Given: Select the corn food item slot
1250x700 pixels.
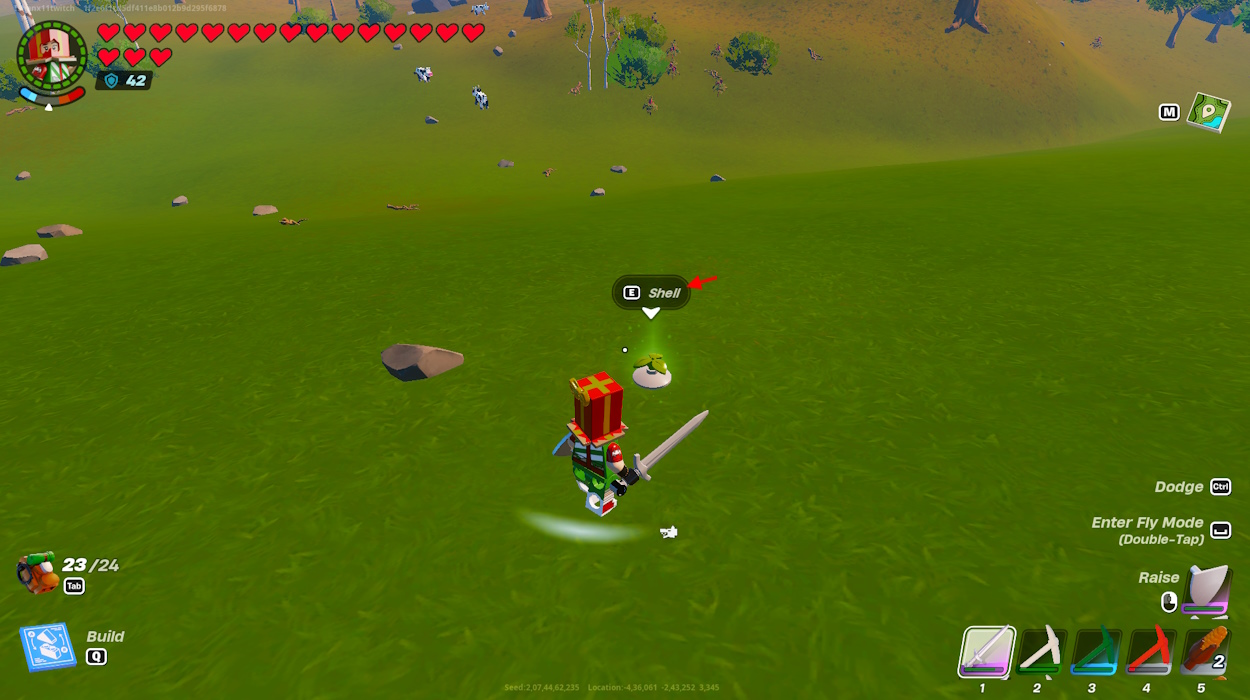Looking at the screenshot, I should pos(1204,652).
